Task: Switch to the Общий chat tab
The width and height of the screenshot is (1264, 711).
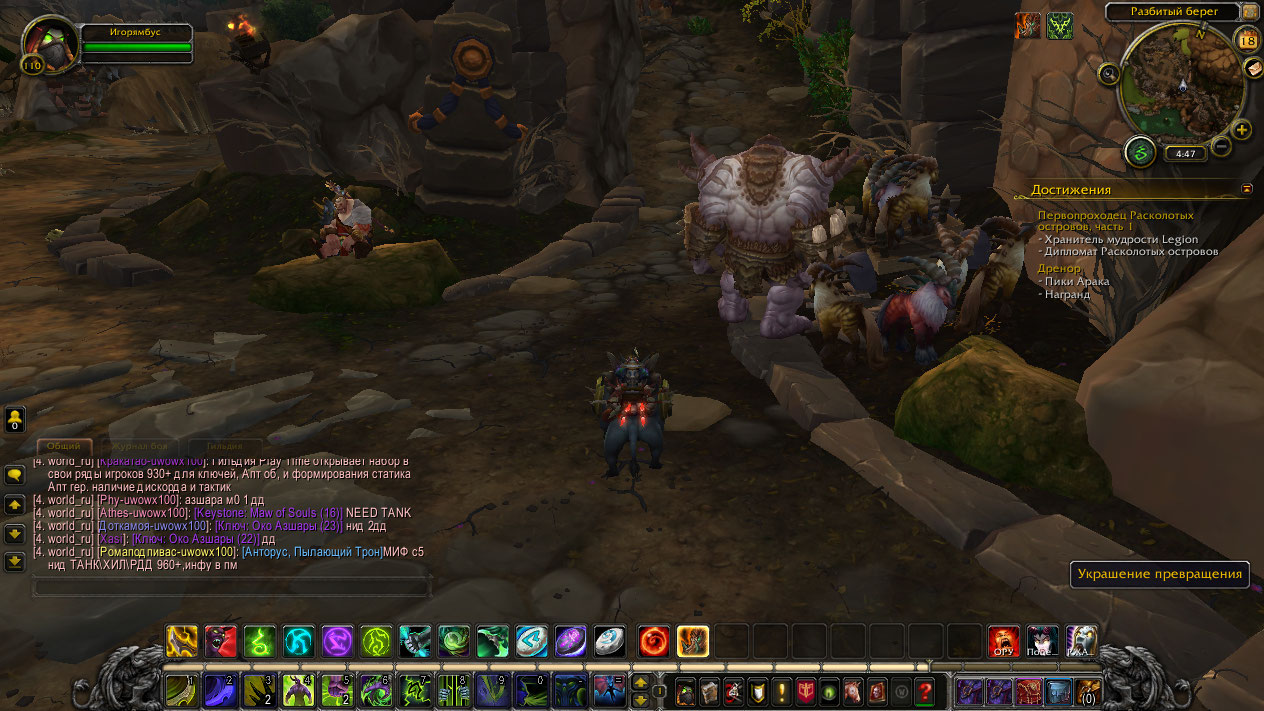Action: tap(66, 446)
